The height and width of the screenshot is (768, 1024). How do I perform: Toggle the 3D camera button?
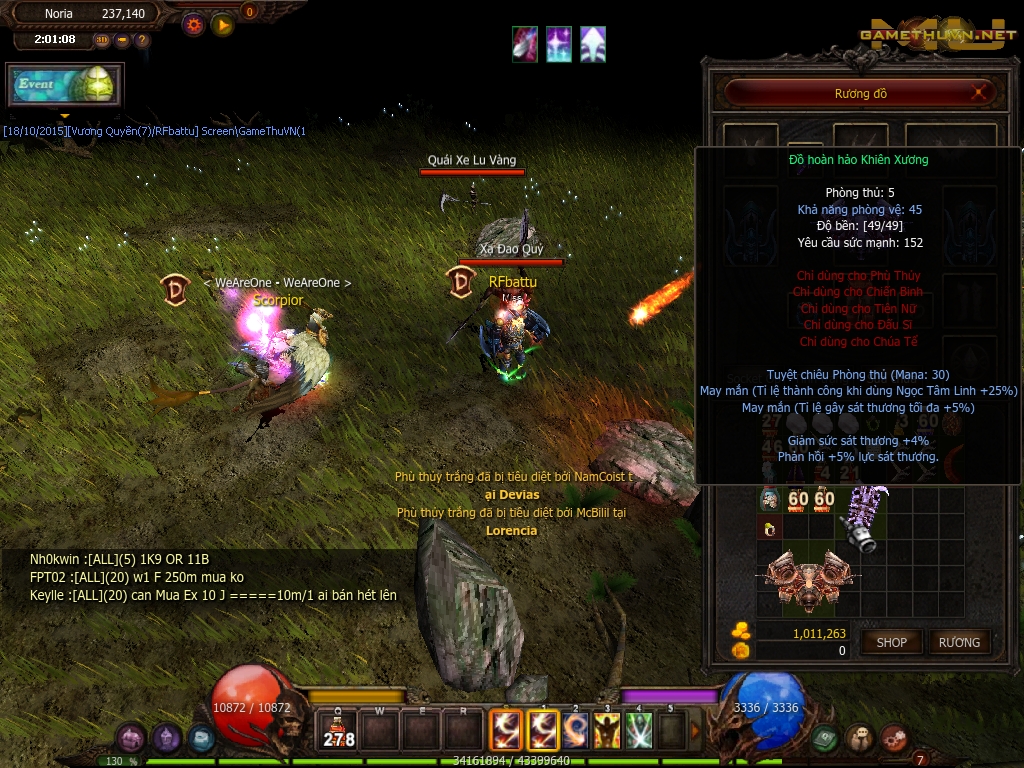click(103, 40)
